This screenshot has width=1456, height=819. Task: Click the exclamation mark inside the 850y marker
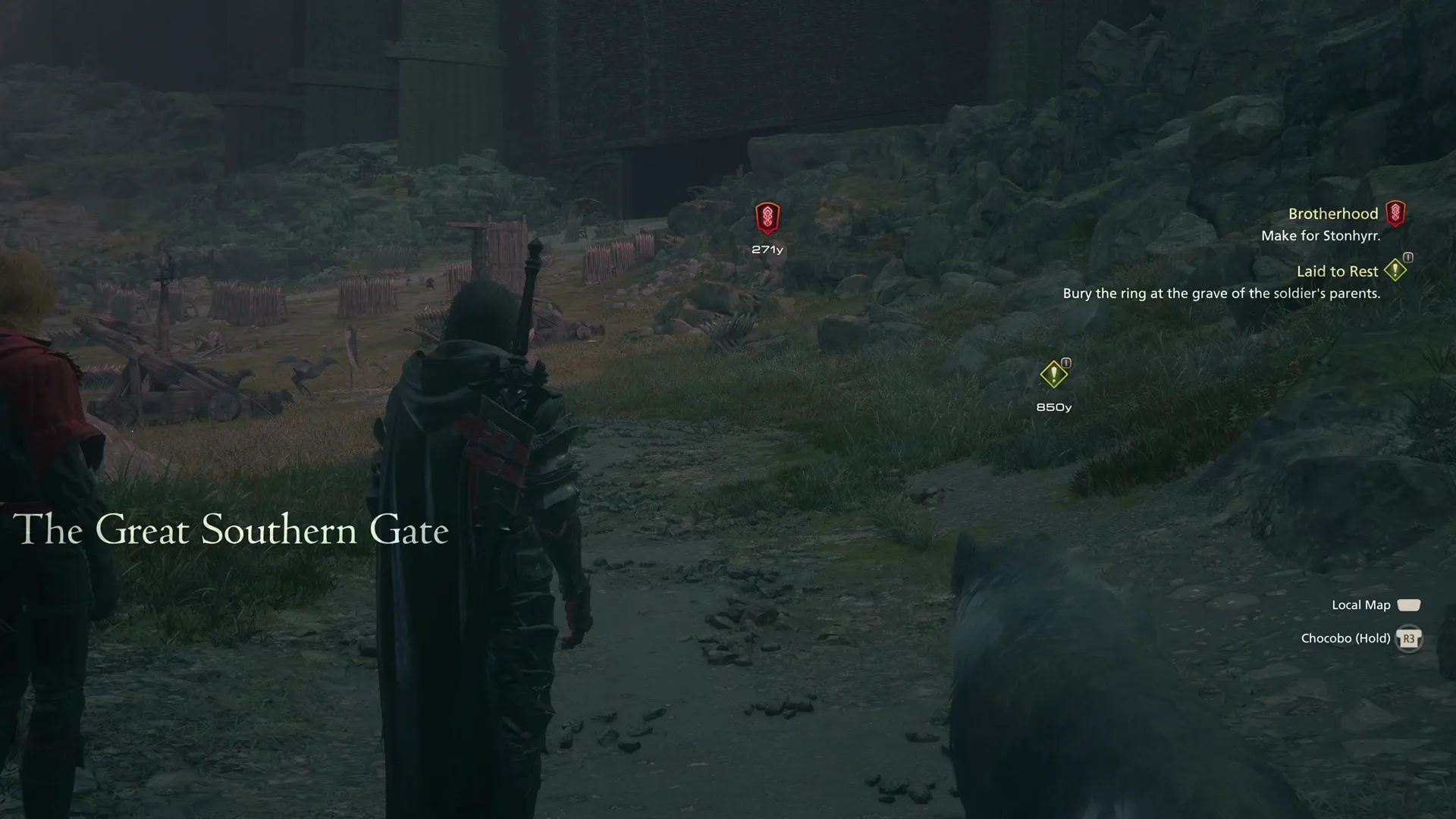tap(1053, 374)
